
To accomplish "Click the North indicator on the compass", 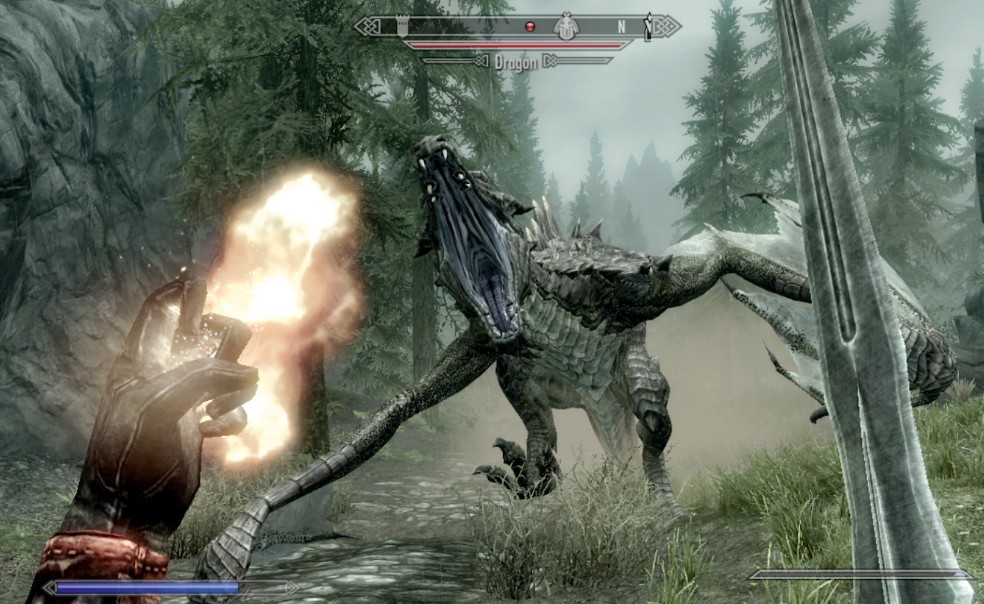I will [621, 26].
